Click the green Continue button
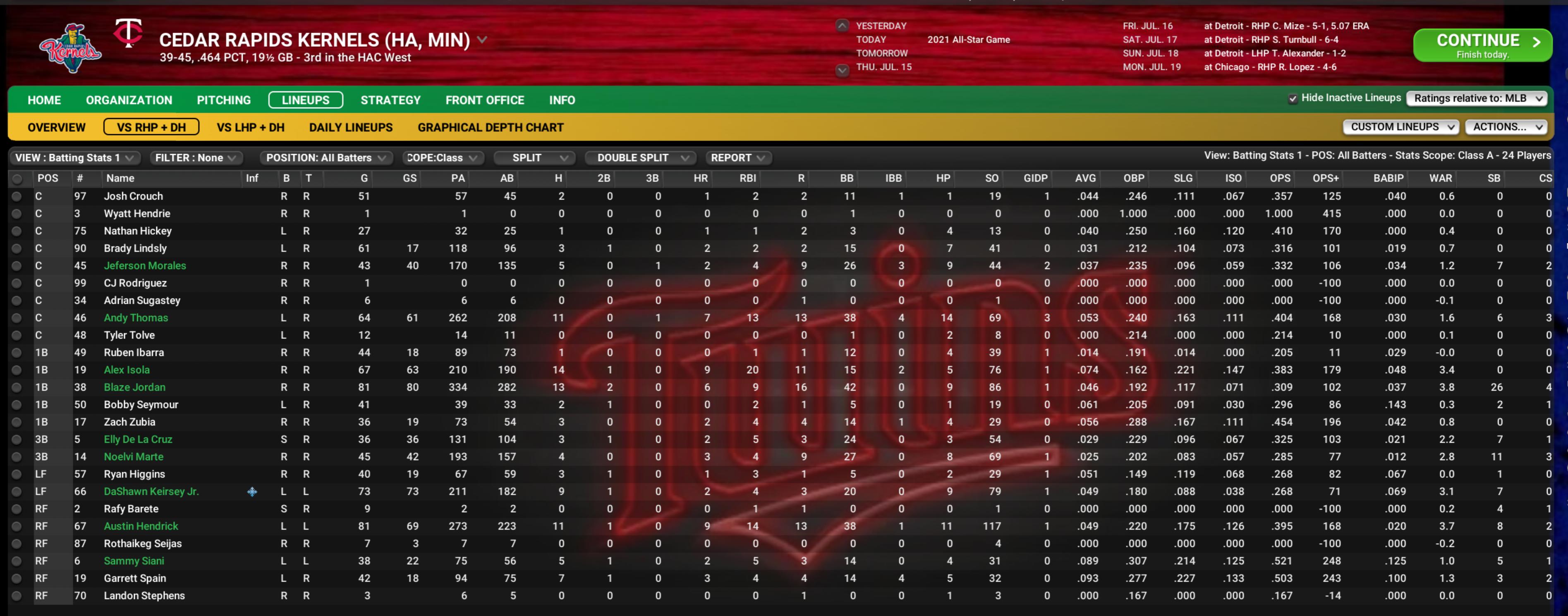This screenshot has width=1568, height=616. tap(1482, 45)
